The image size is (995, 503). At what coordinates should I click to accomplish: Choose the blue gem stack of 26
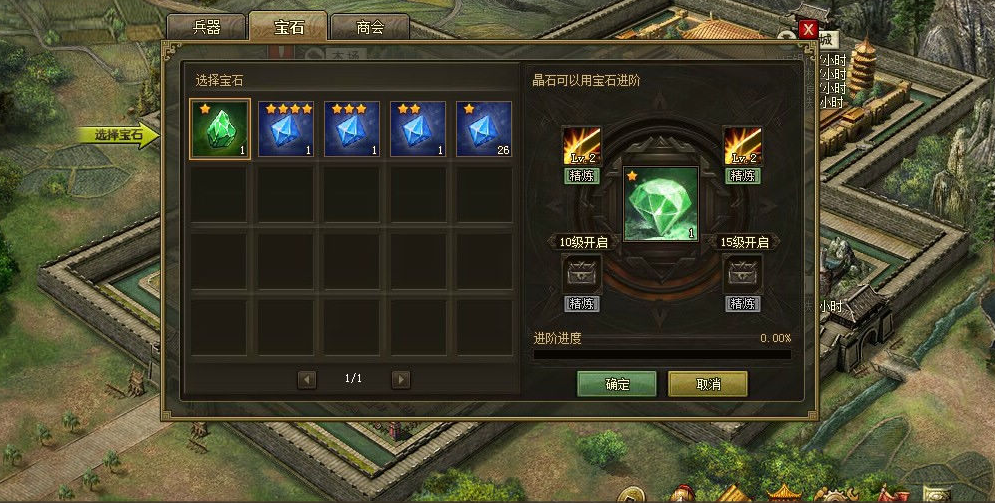(x=484, y=129)
